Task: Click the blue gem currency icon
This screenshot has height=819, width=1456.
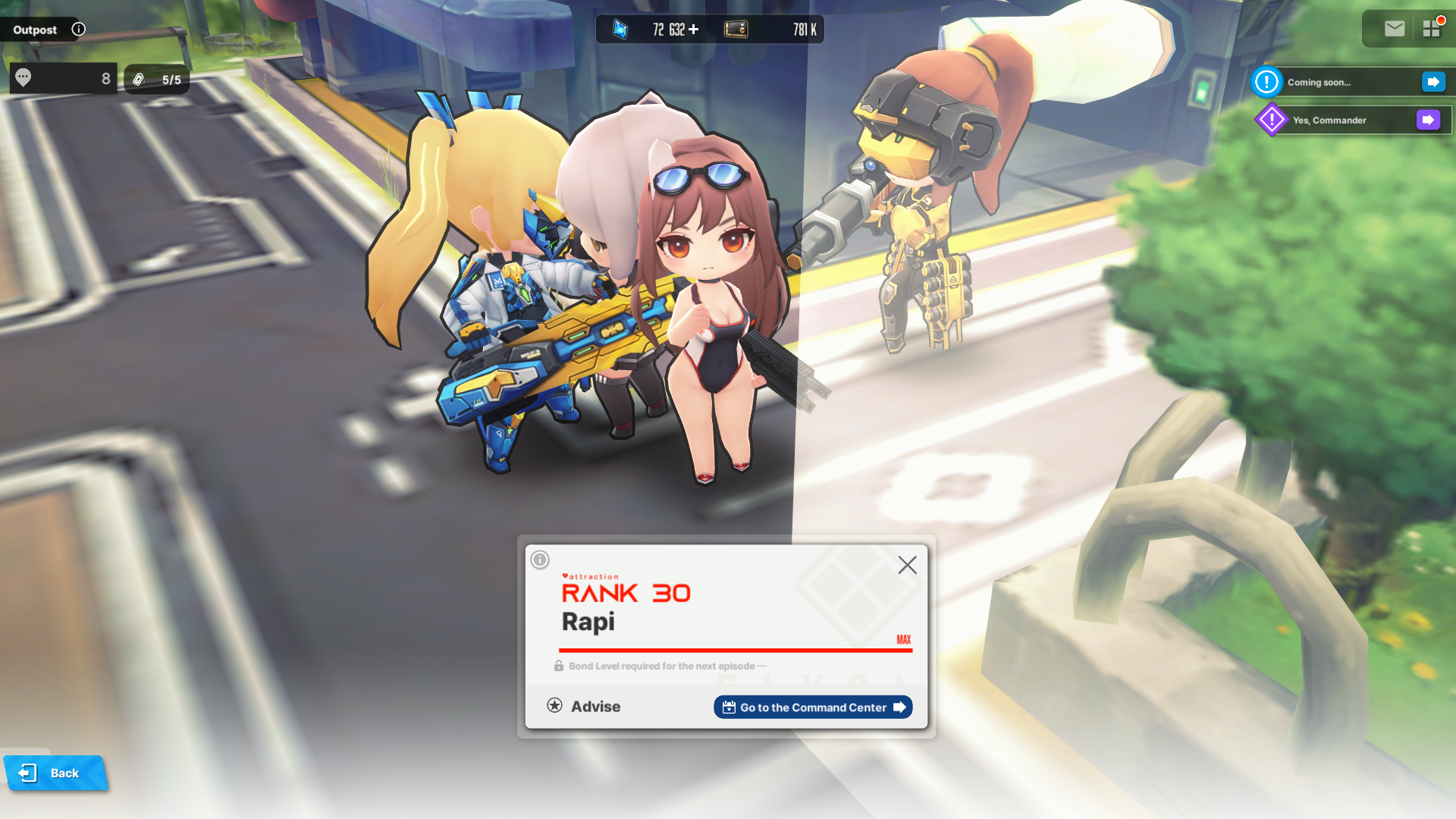Action: pos(619,30)
